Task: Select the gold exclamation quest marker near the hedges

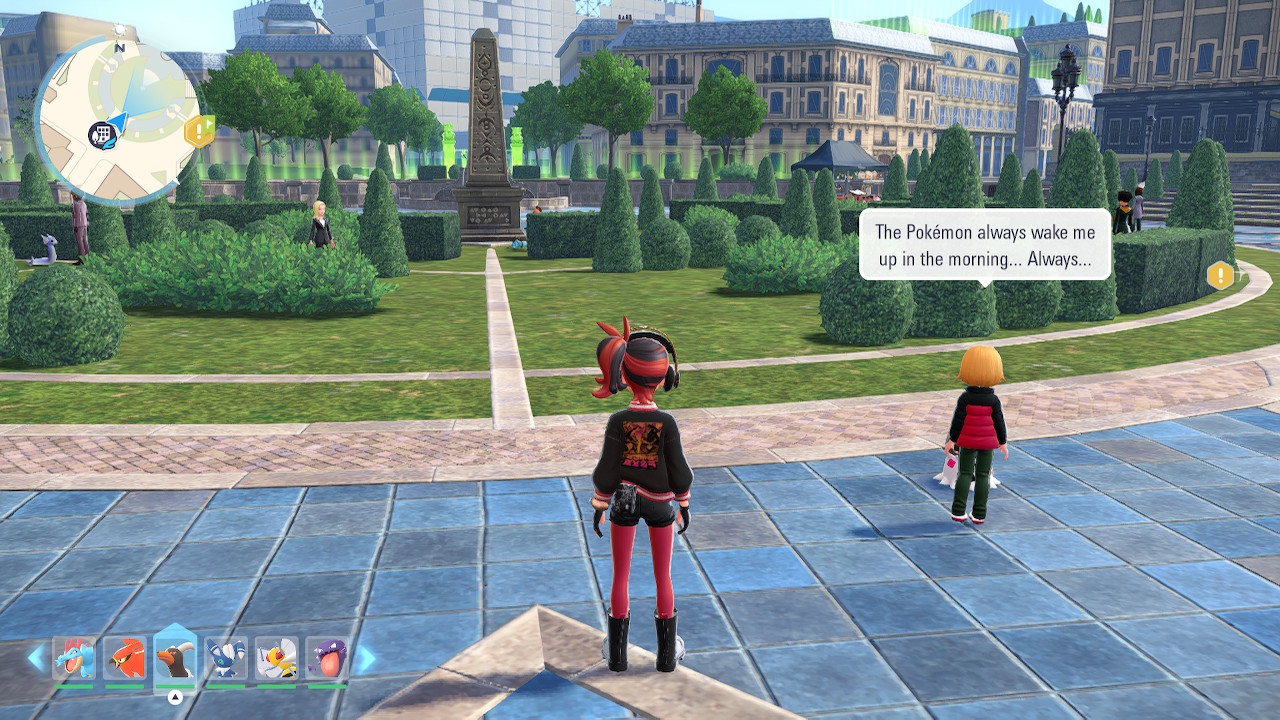Action: point(1220,275)
